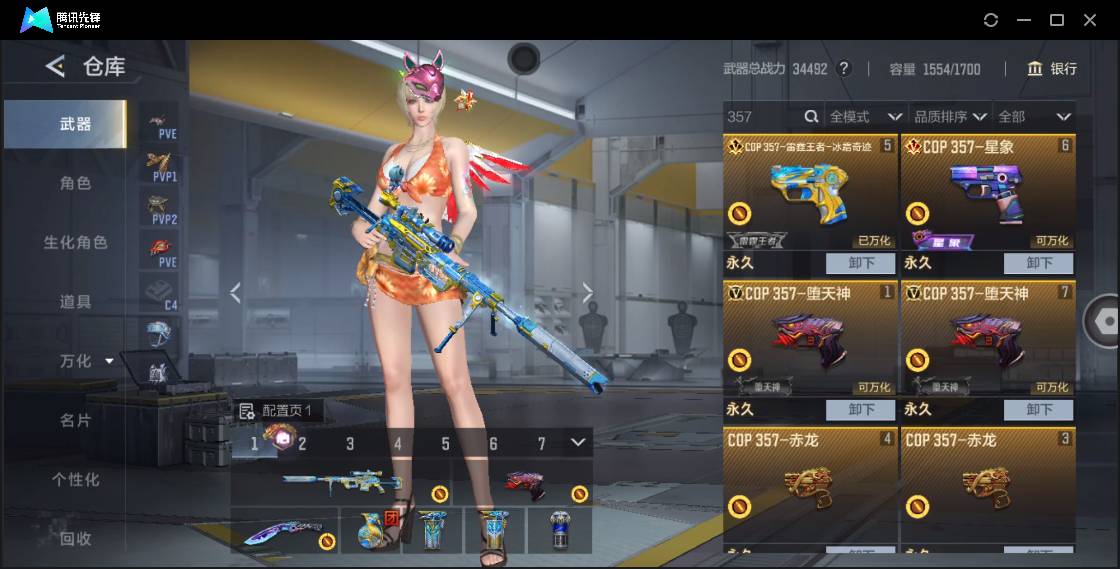Unequip the COP 357-星象 with 卸下

pos(1039,263)
